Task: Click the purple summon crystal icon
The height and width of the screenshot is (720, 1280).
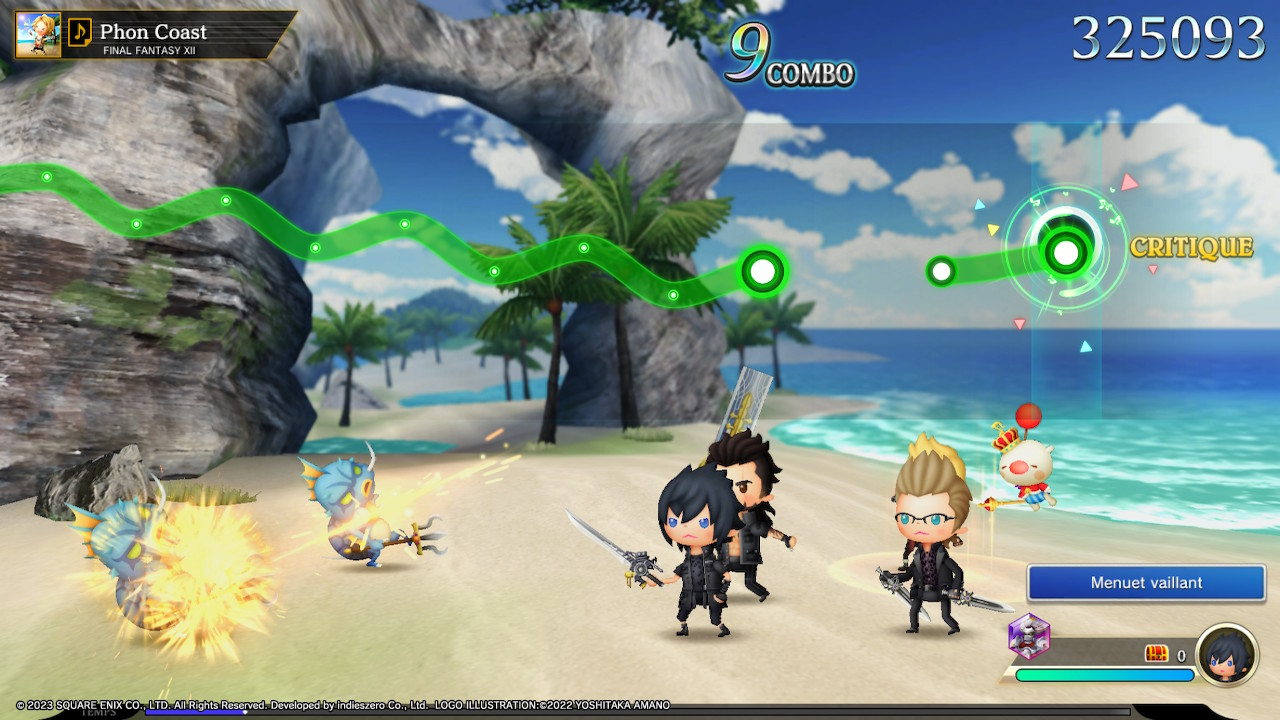Action: pyautogui.click(x=1029, y=636)
